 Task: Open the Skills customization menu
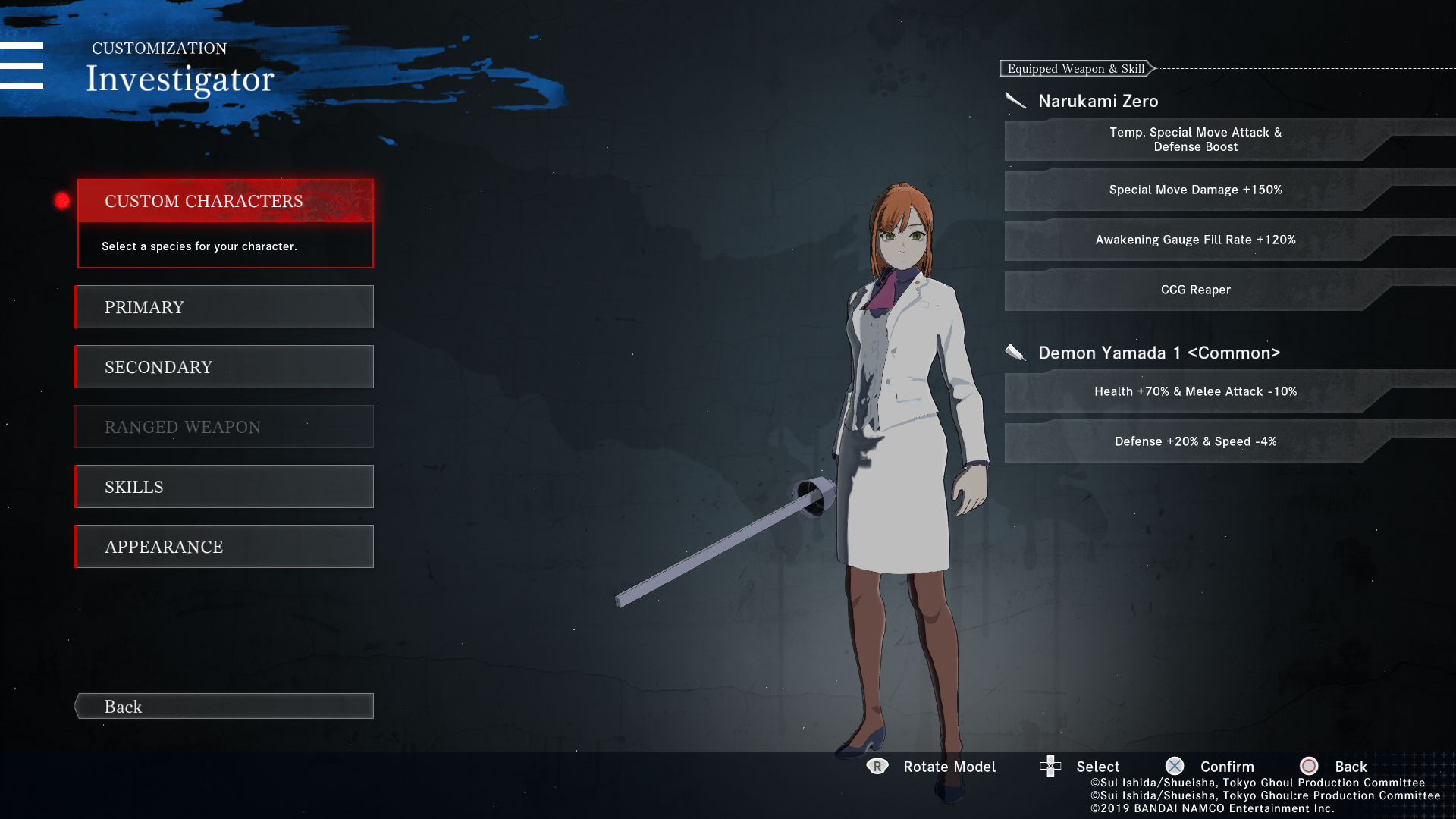[225, 487]
